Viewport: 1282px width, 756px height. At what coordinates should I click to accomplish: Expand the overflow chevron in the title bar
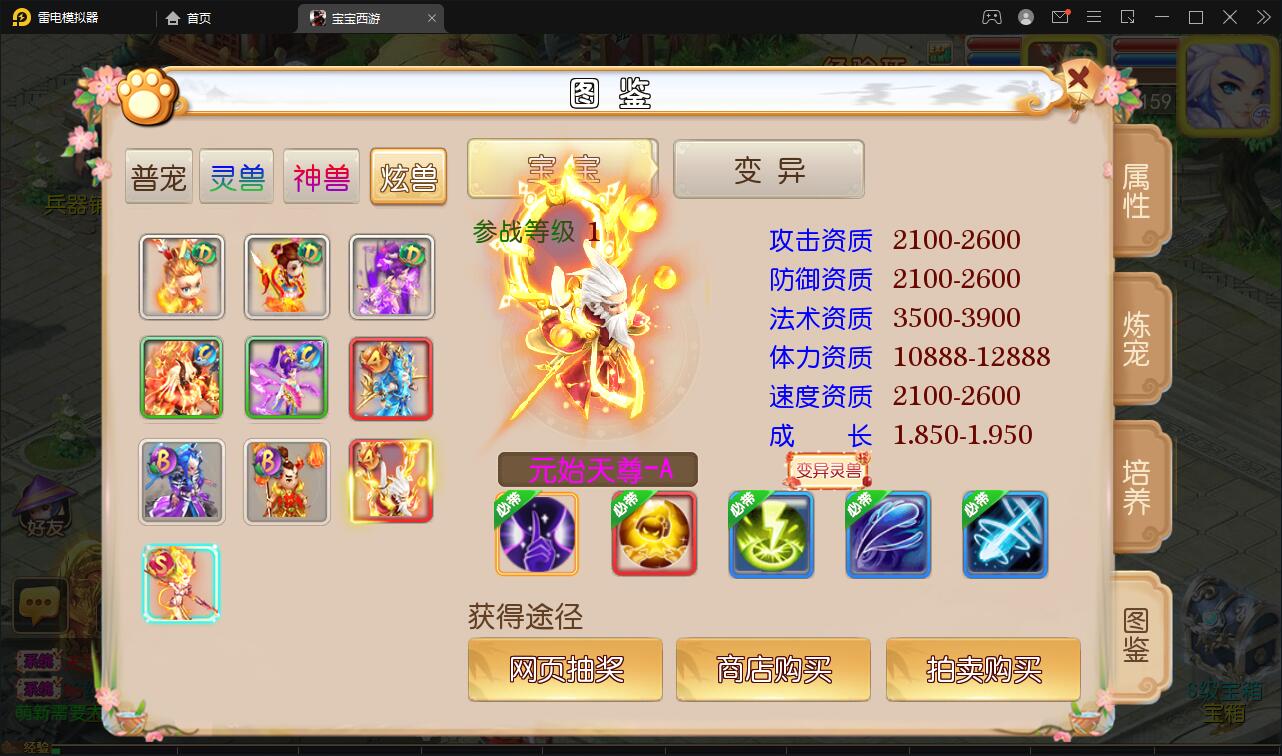click(1263, 17)
